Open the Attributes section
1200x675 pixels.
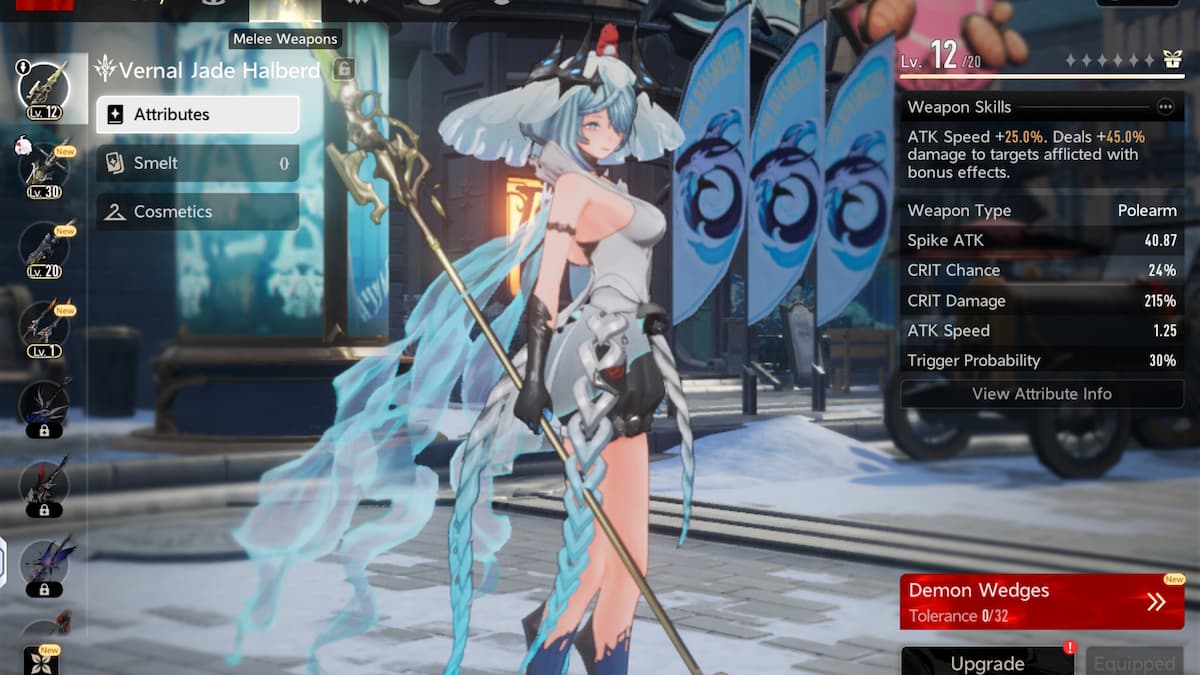point(197,114)
